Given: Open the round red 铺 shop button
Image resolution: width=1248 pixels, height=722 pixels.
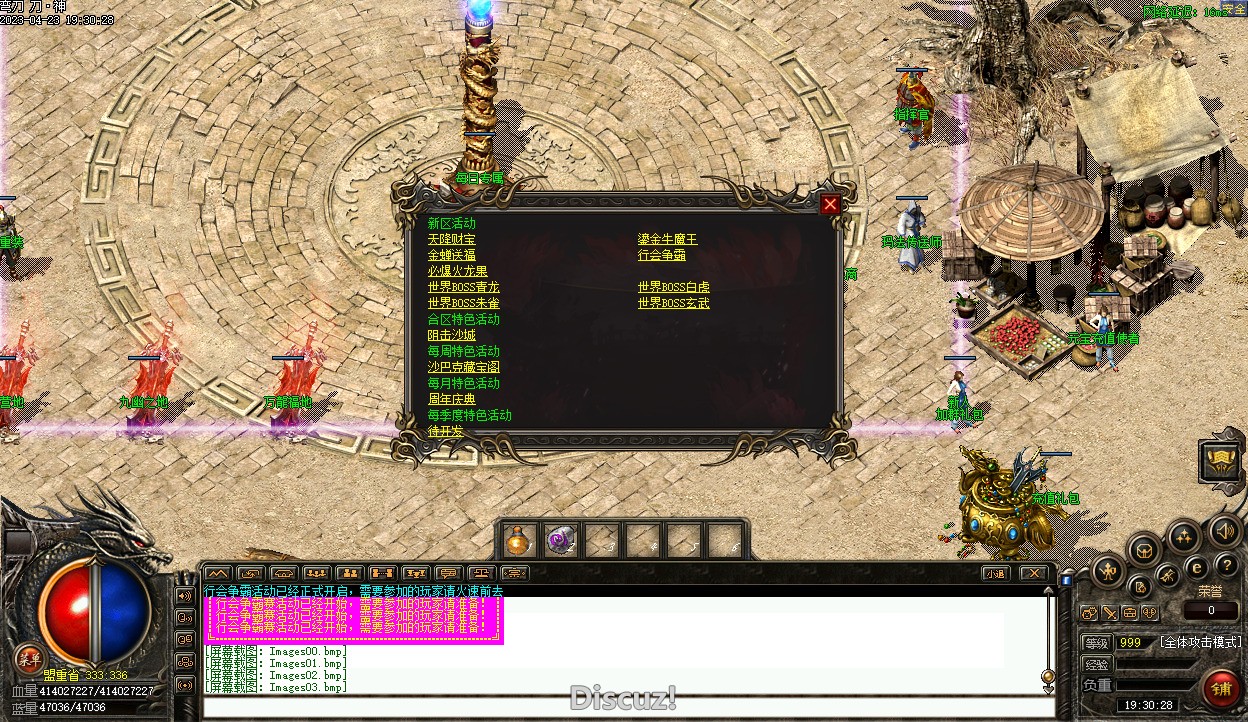Looking at the screenshot, I should tap(1221, 688).
